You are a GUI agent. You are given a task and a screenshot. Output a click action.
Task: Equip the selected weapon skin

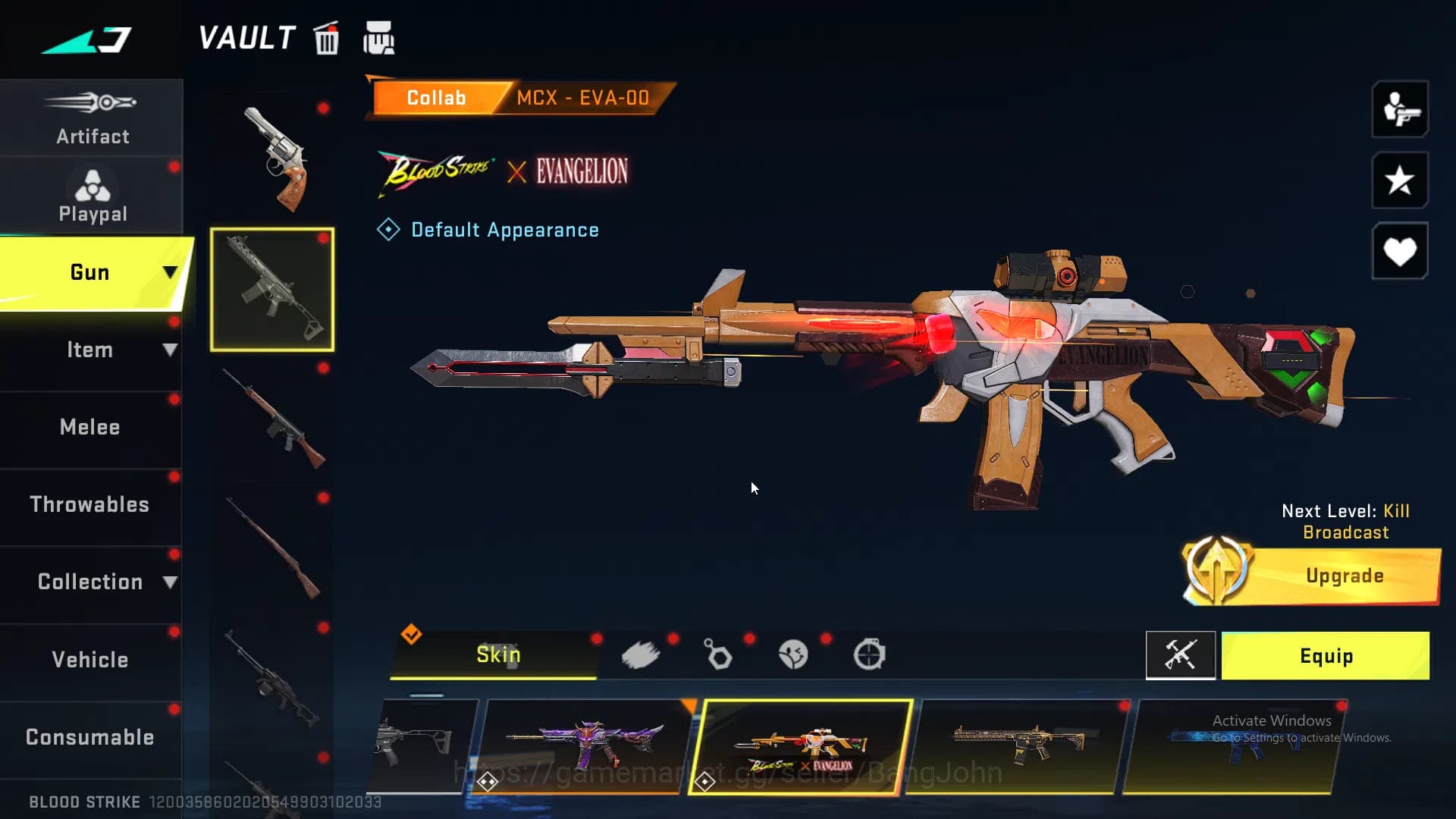tap(1326, 656)
